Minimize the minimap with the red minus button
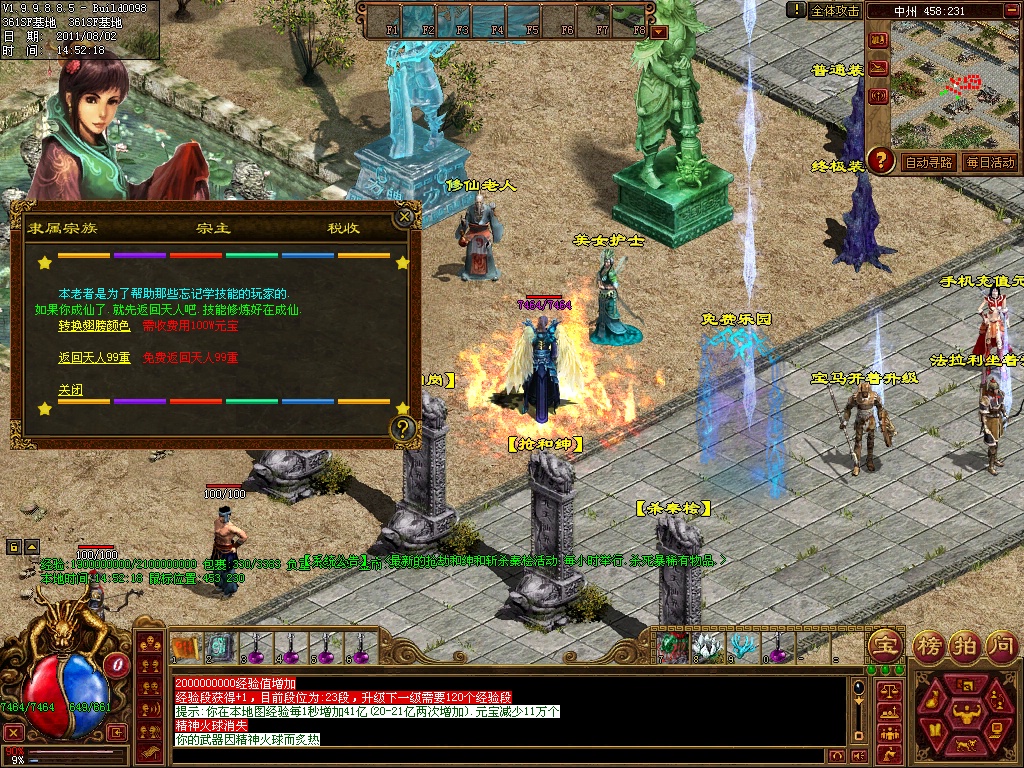 tap(1011, 11)
